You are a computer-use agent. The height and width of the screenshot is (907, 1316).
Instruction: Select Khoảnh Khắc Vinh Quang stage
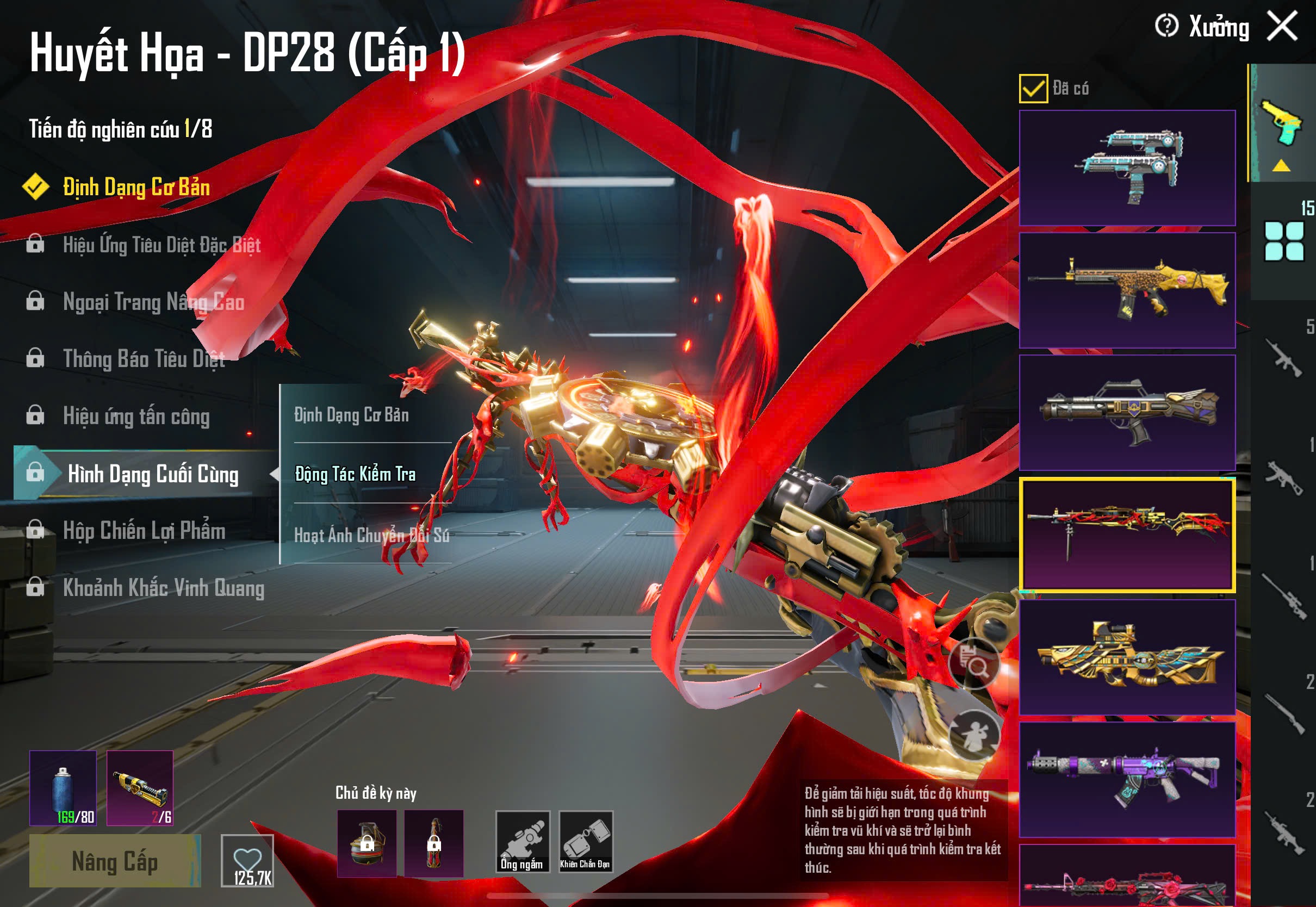(163, 588)
